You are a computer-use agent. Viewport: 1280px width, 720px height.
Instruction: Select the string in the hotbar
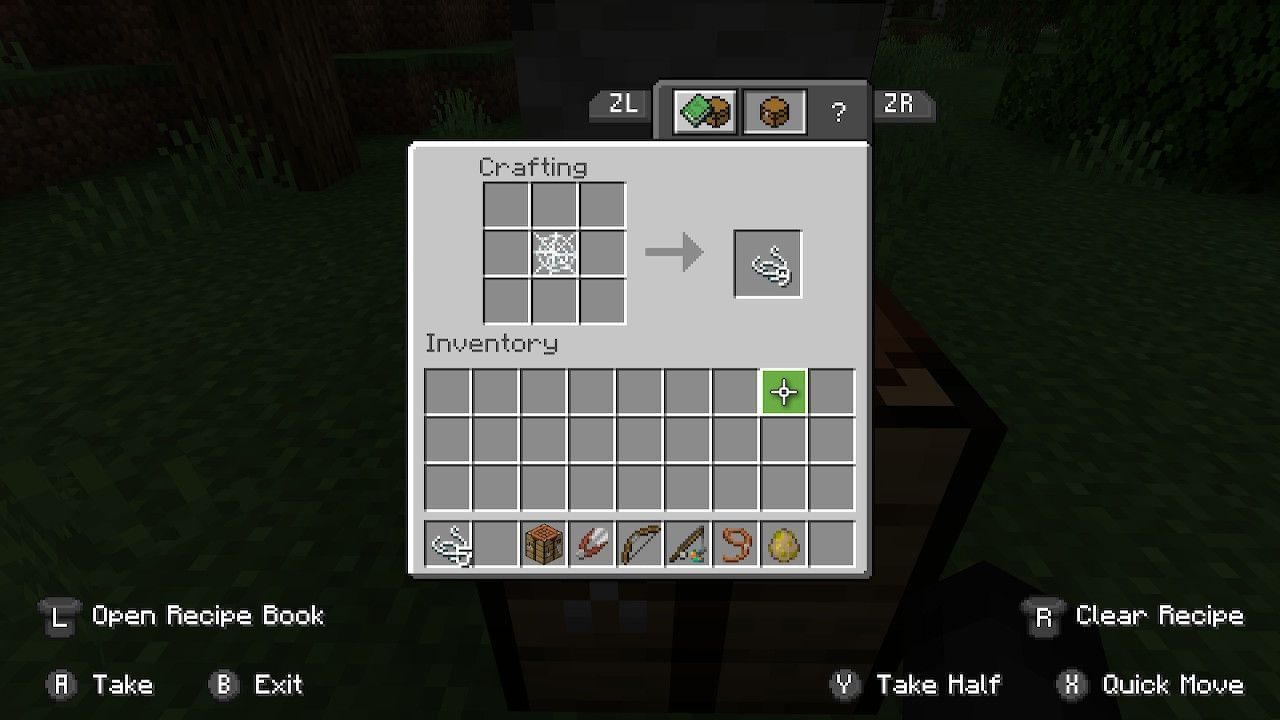pos(448,545)
